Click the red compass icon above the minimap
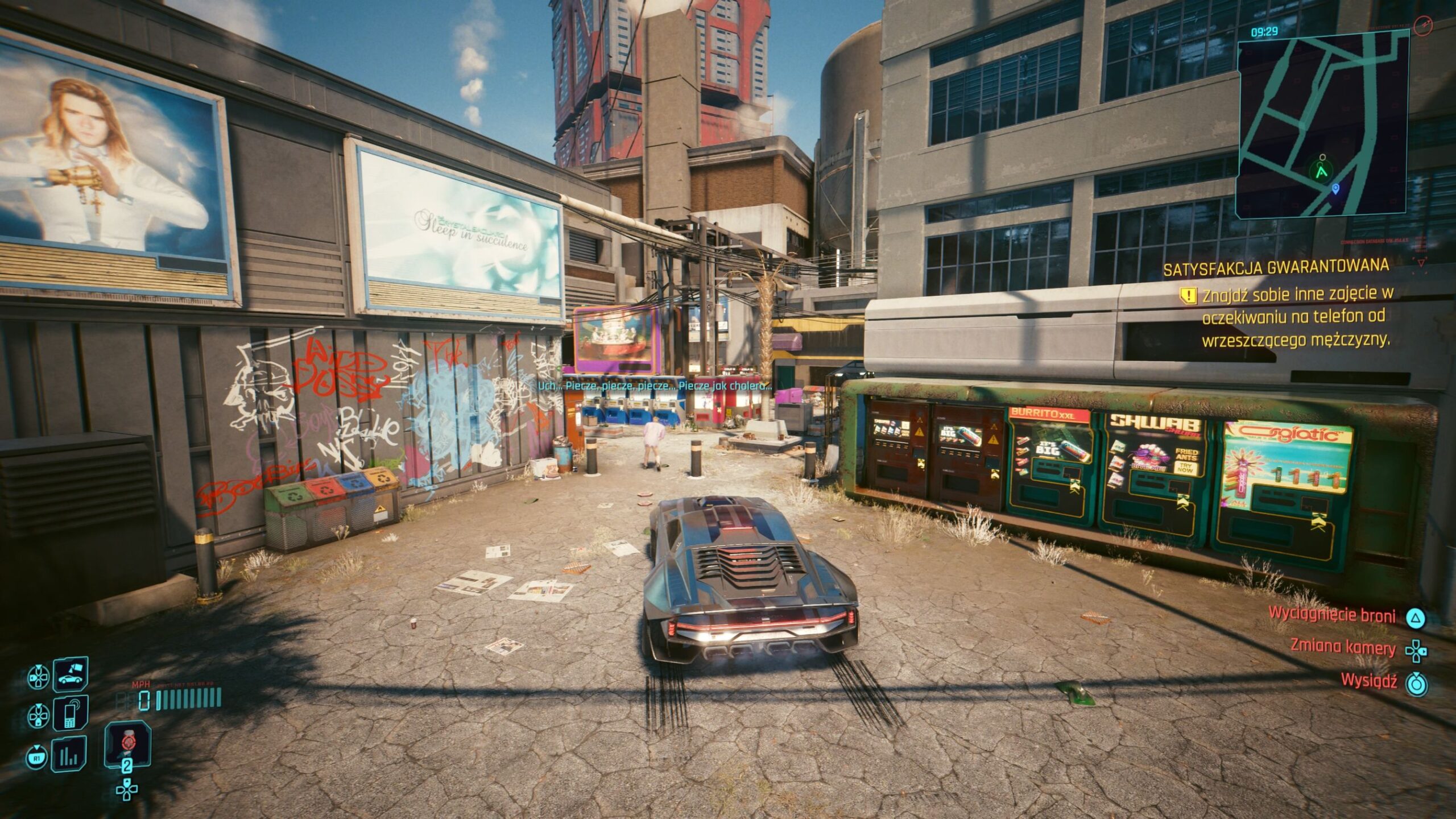 (x=1424, y=24)
